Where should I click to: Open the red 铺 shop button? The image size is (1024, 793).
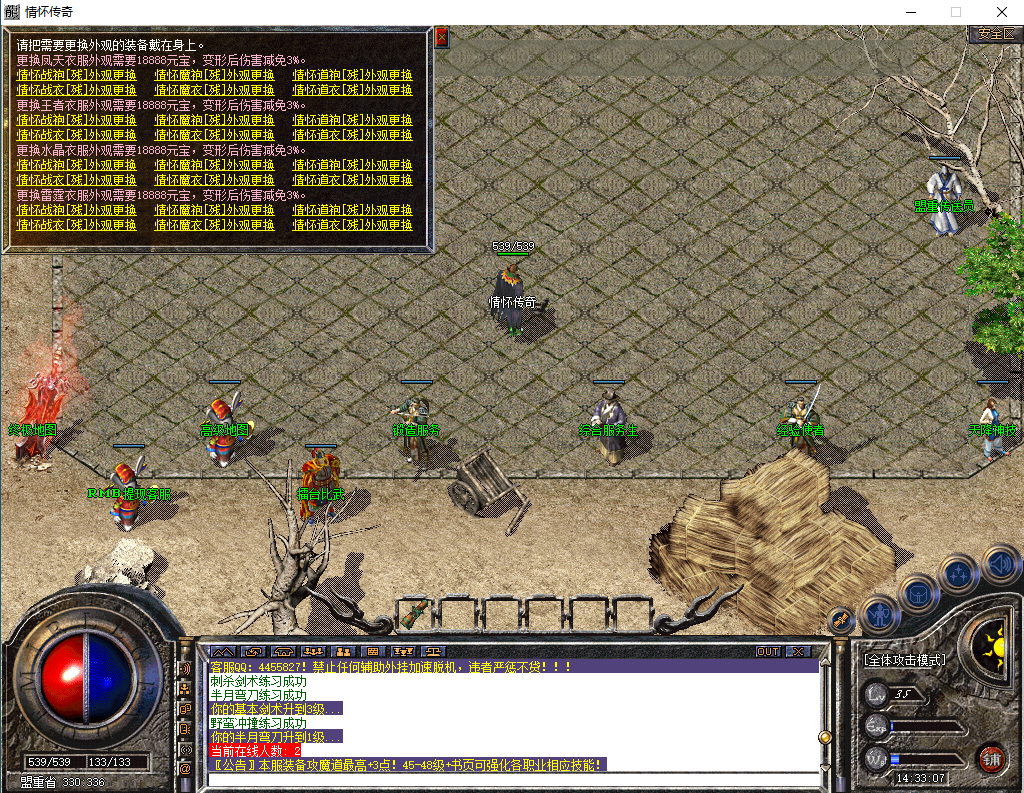(990, 758)
